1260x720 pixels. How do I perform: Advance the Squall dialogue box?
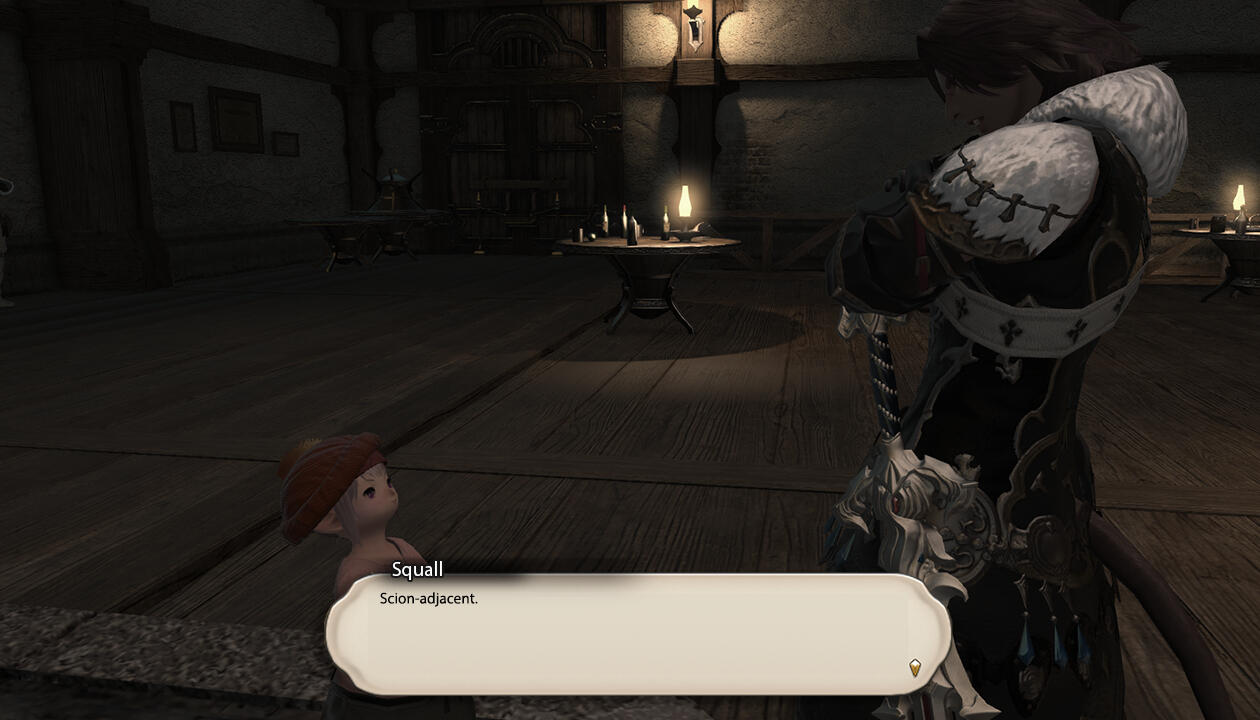point(636,634)
